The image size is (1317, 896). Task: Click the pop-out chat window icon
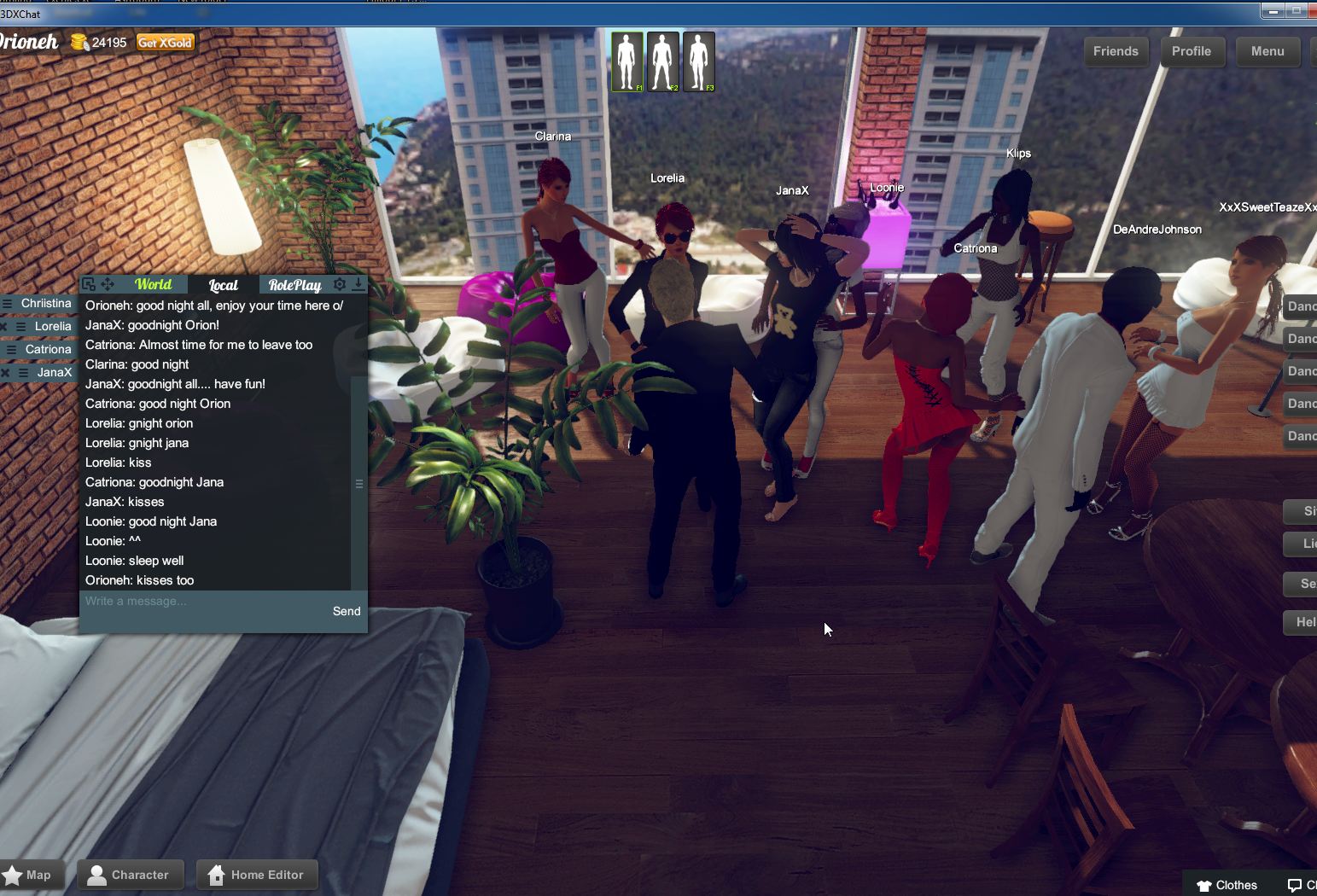(89, 283)
